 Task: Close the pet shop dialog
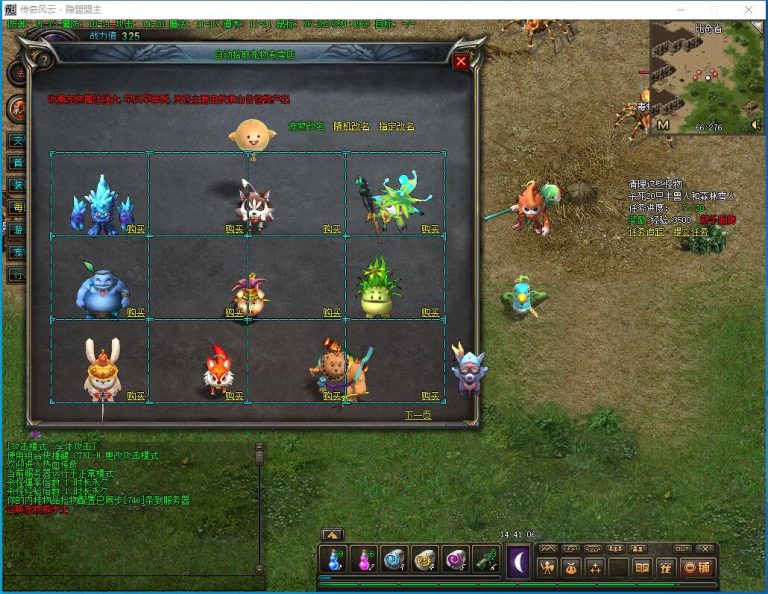click(461, 62)
